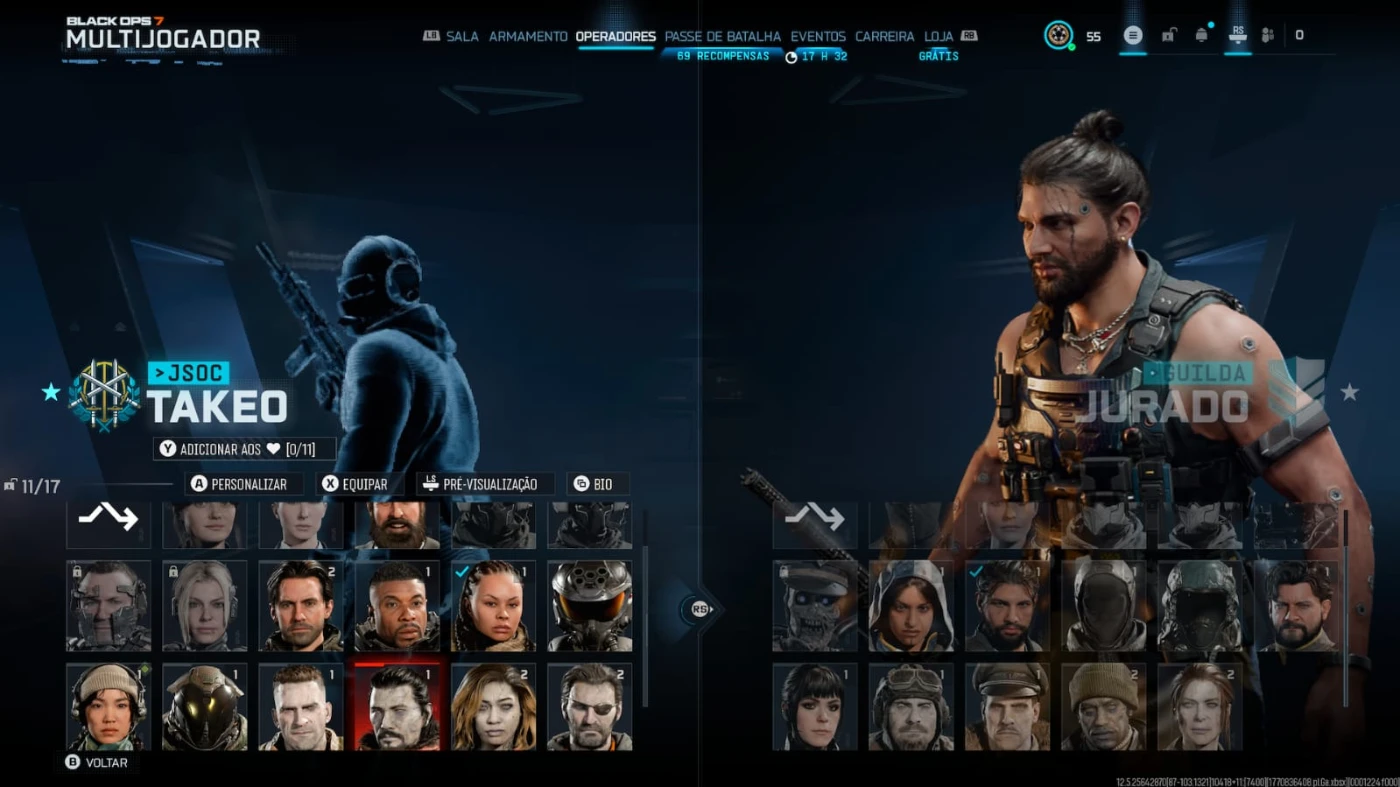The height and width of the screenshot is (787, 1400).
Task: Show the operator Bio
Action: 597,484
